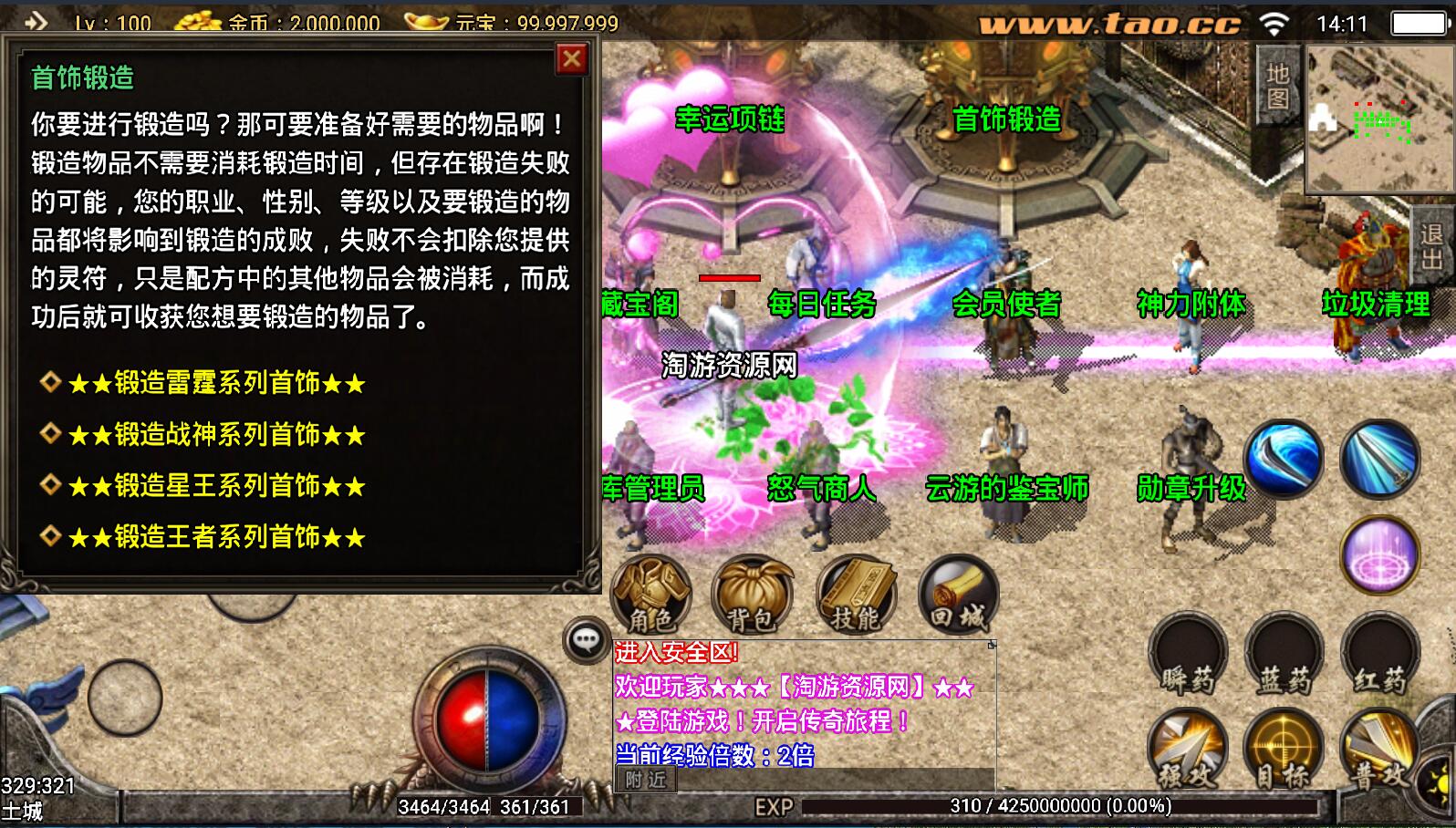Activate the purple magic circle skill

pos(1380,554)
